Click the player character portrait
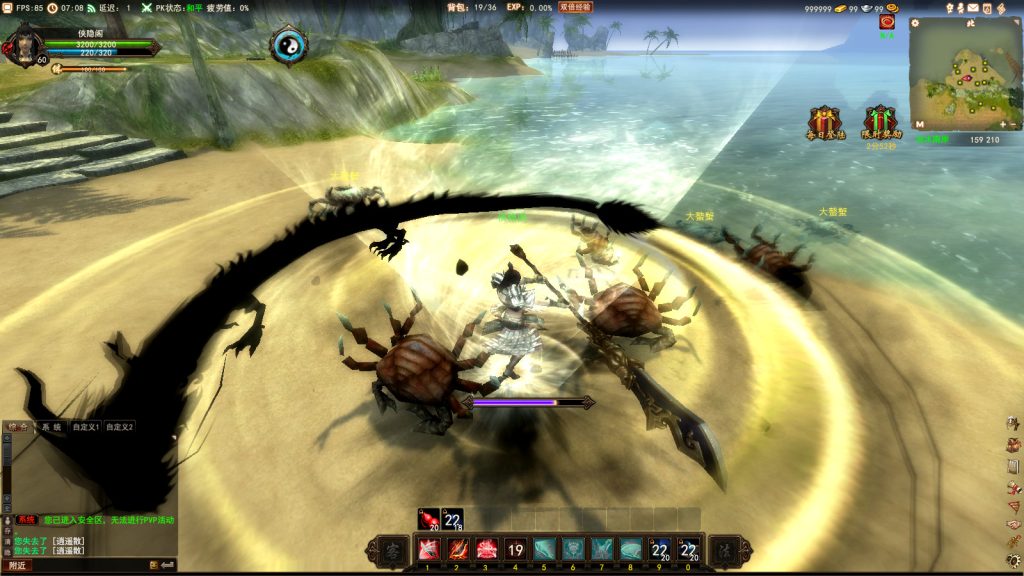The width and height of the screenshot is (1024, 576). tap(23, 47)
